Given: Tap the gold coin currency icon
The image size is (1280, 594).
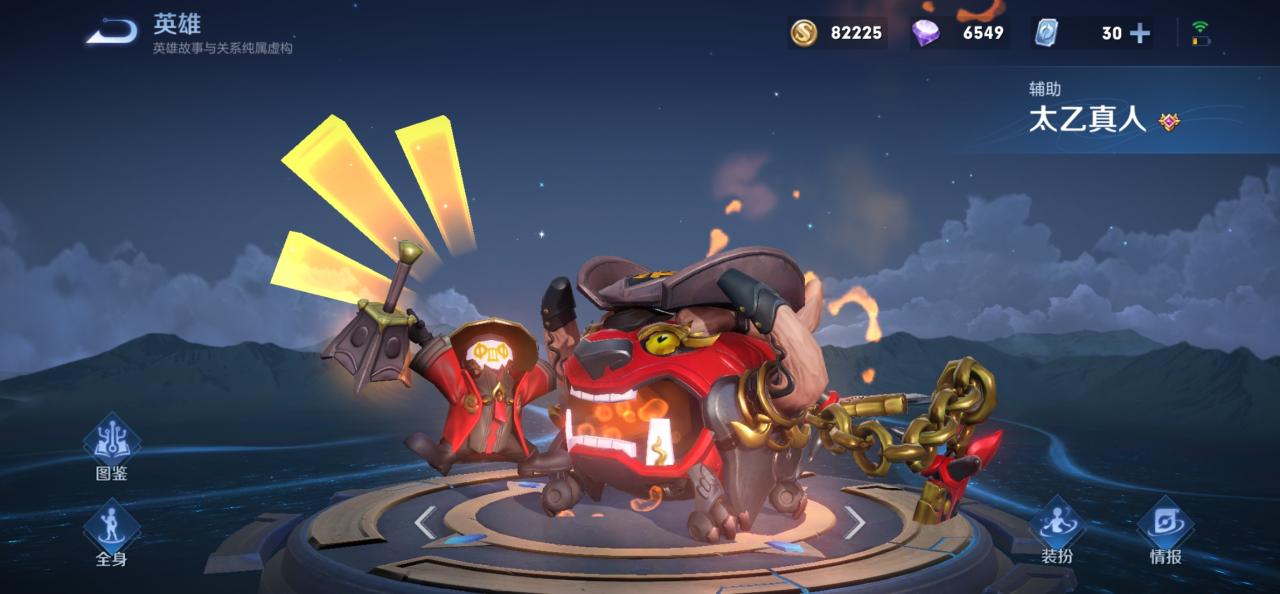Looking at the screenshot, I should [804, 33].
